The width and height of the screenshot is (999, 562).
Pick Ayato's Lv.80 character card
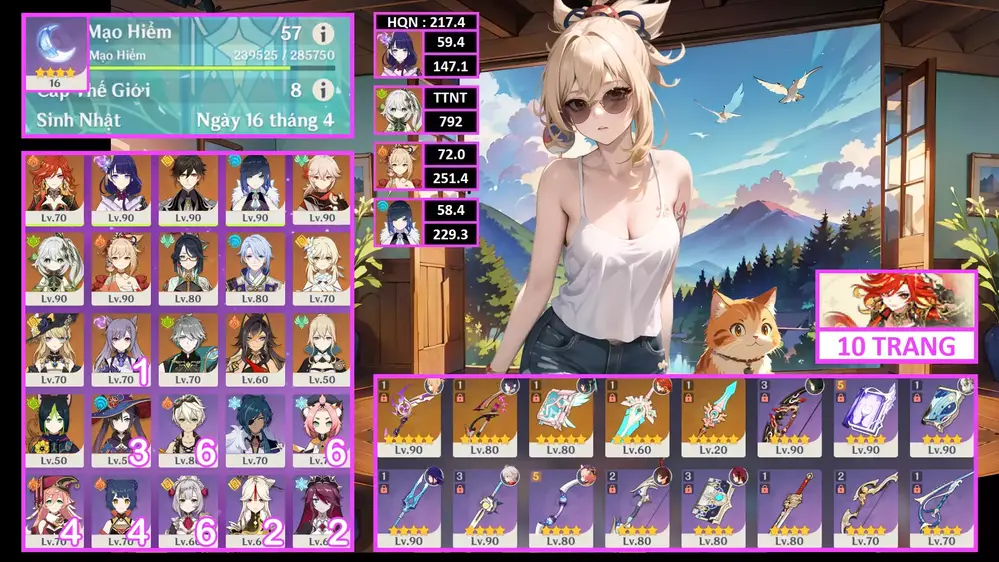click(x=255, y=267)
